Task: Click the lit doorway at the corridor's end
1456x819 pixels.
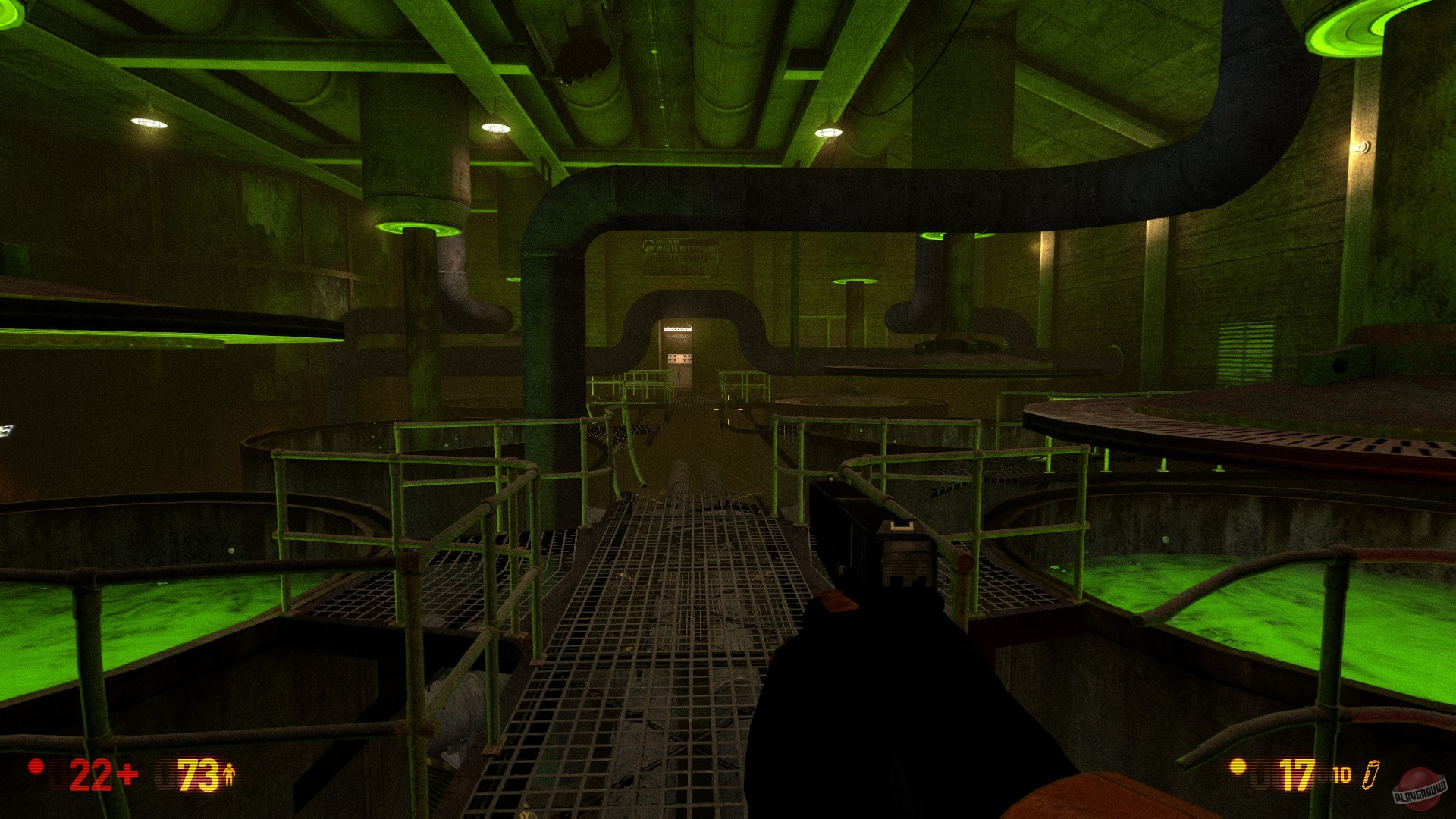Action: [677, 330]
